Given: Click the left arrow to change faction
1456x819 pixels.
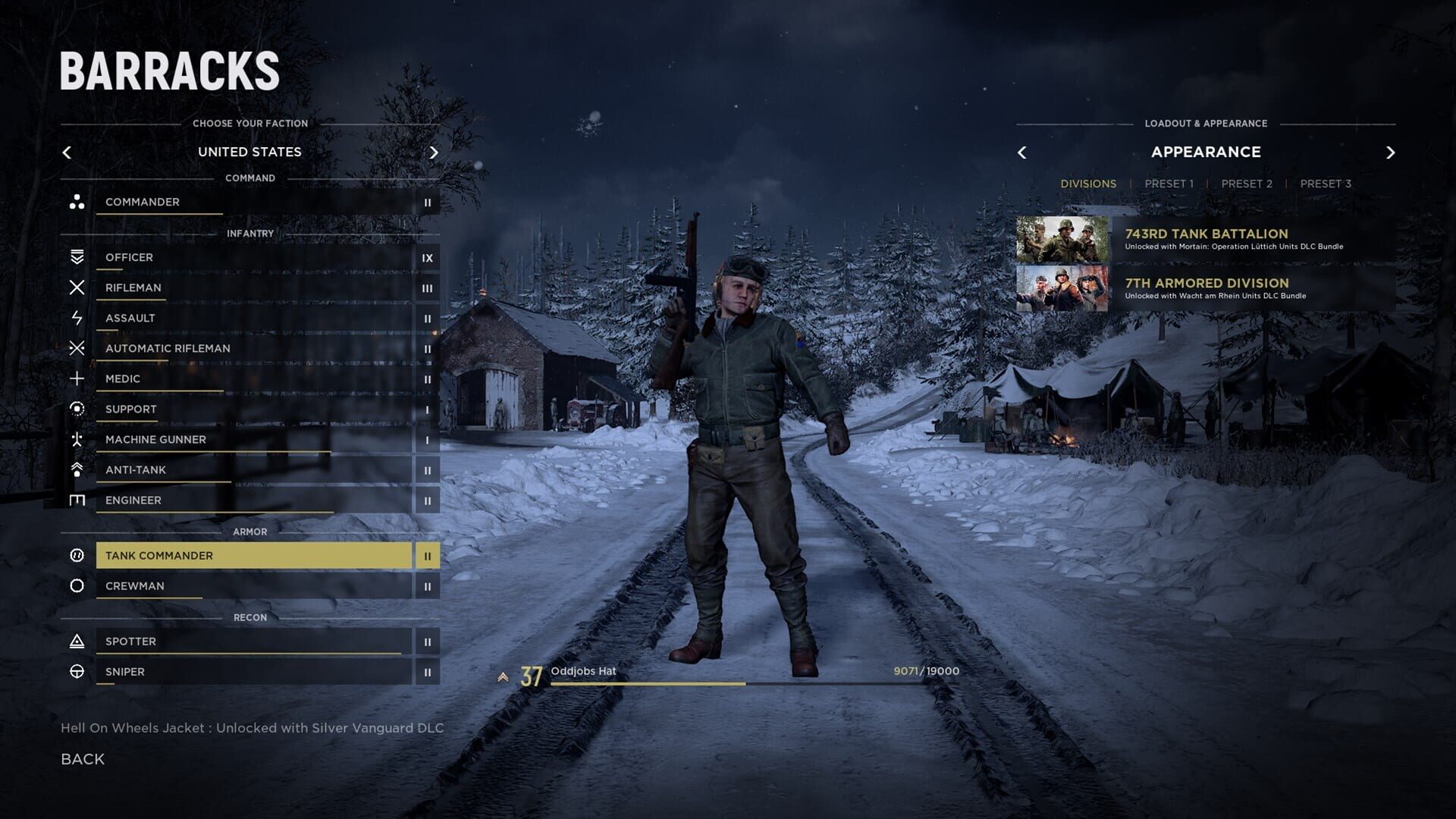Looking at the screenshot, I should [67, 152].
